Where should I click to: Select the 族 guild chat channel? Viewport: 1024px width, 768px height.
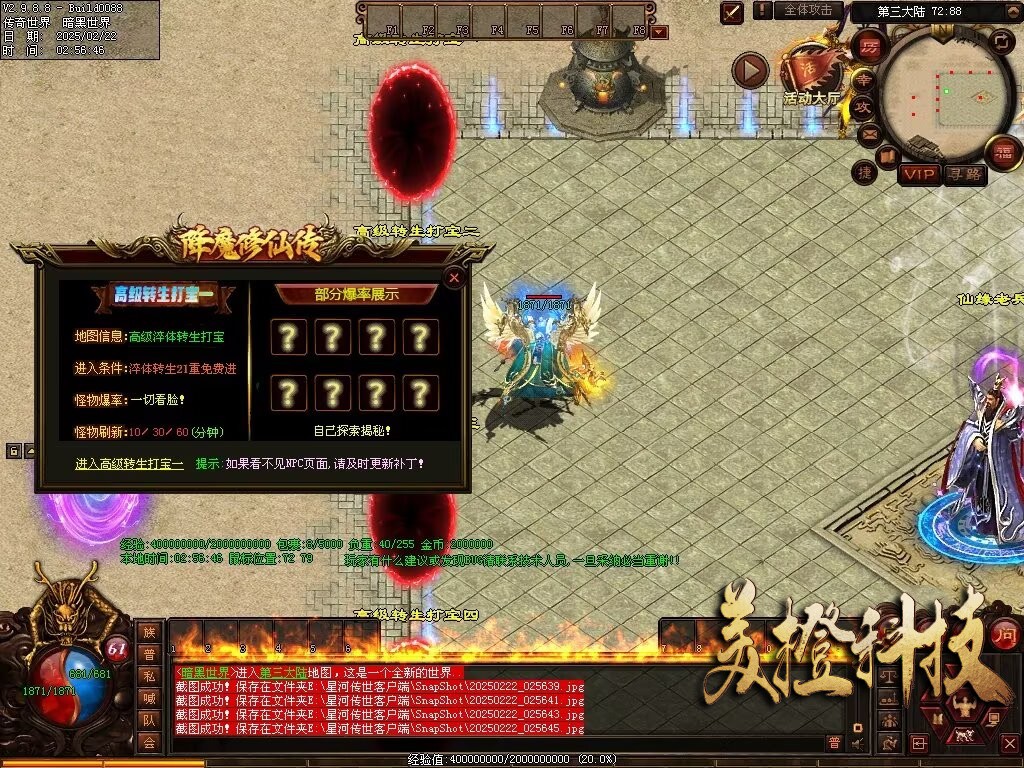[148, 632]
